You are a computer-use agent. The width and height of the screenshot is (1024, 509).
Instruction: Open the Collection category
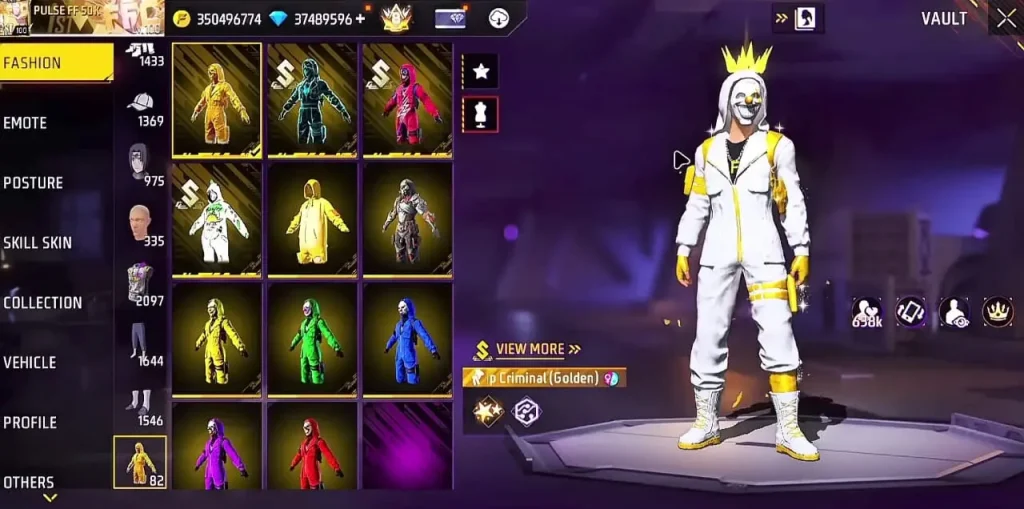point(42,303)
